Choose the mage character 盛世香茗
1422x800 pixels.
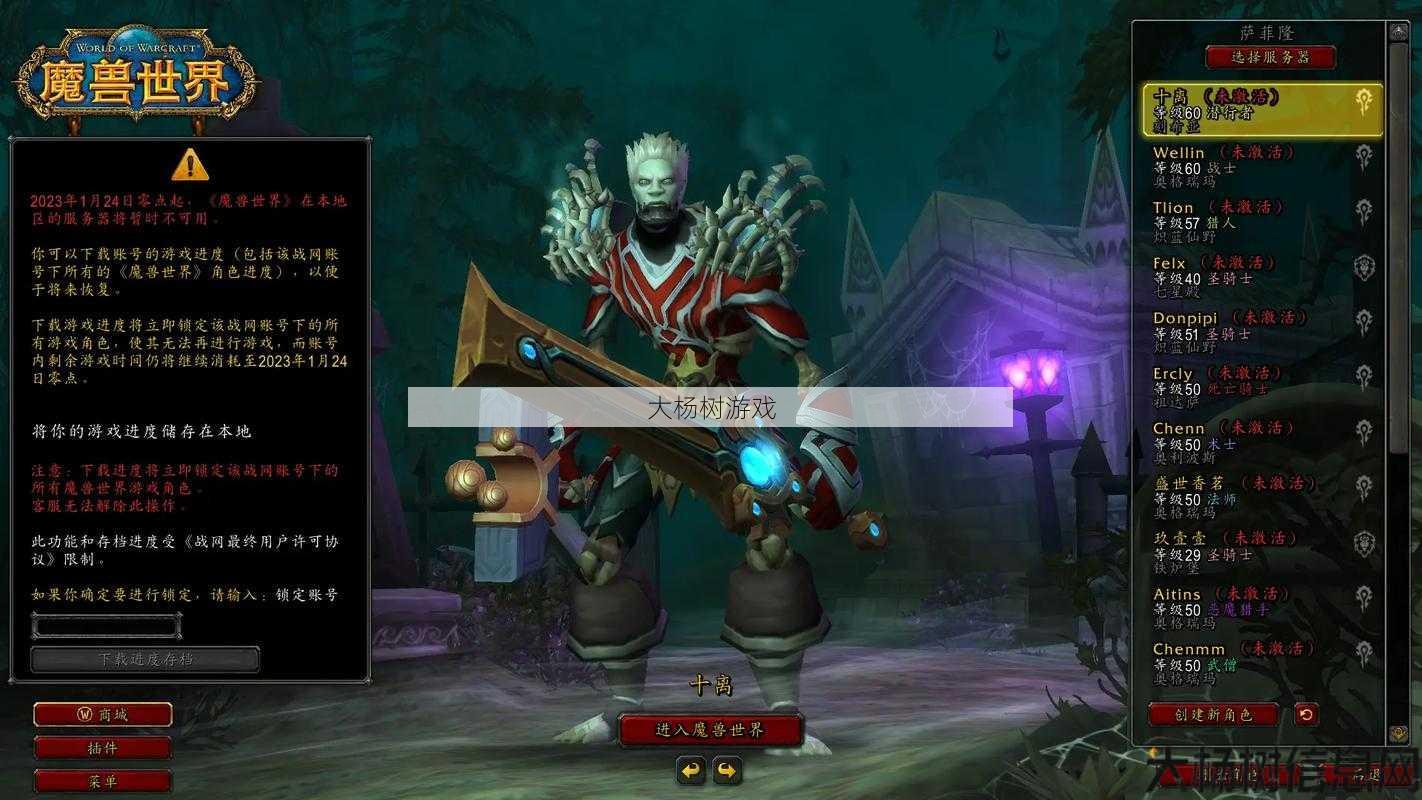point(1262,497)
